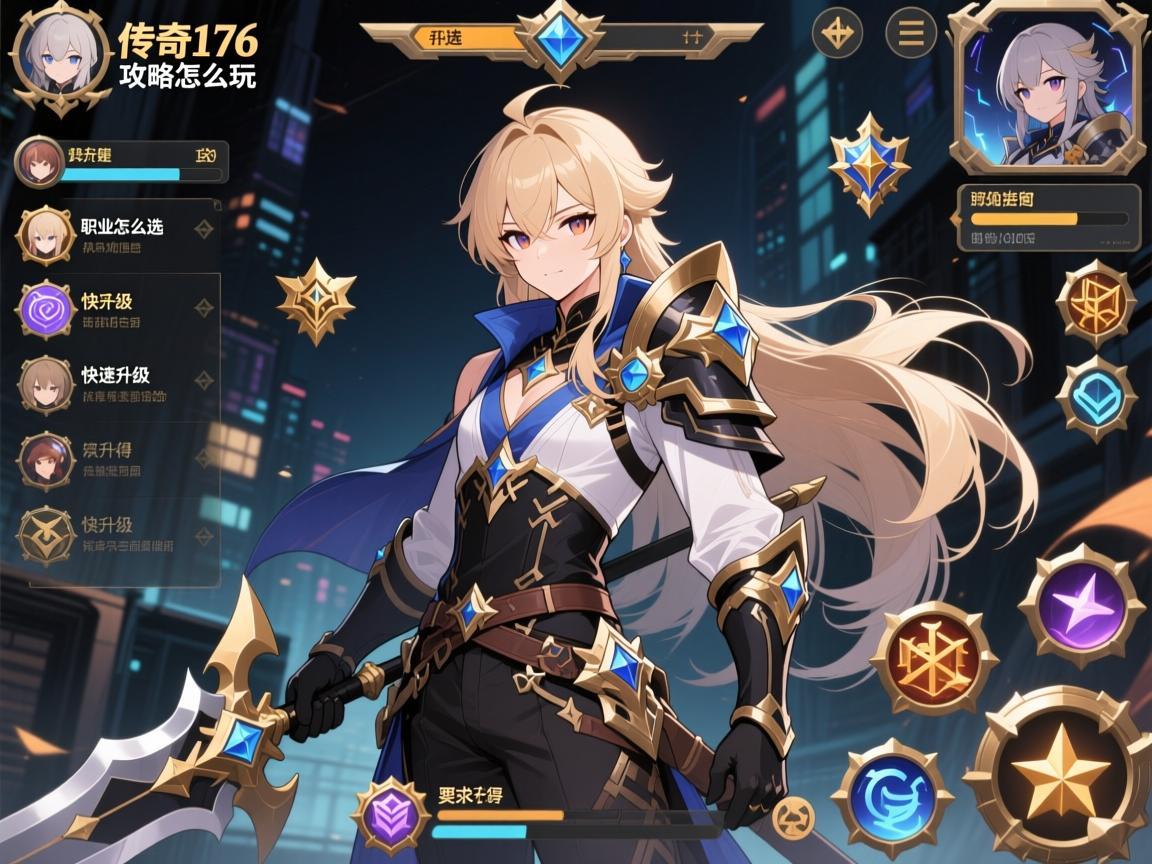Screen dimensions: 1152x864
Task: Click the round four-point diamond button
Action: coord(838,34)
